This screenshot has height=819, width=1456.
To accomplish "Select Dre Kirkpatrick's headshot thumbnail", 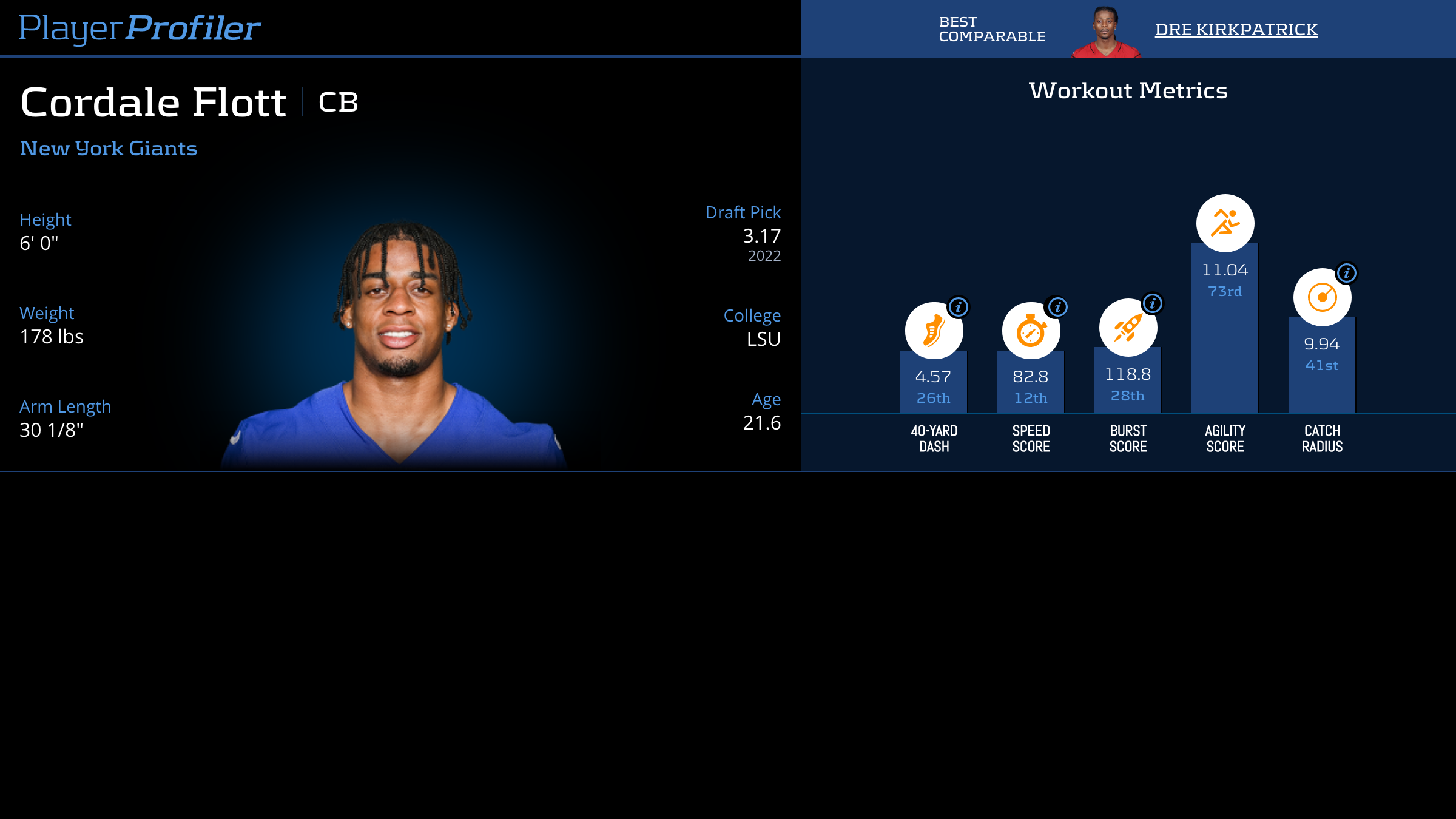I will [x=1106, y=33].
